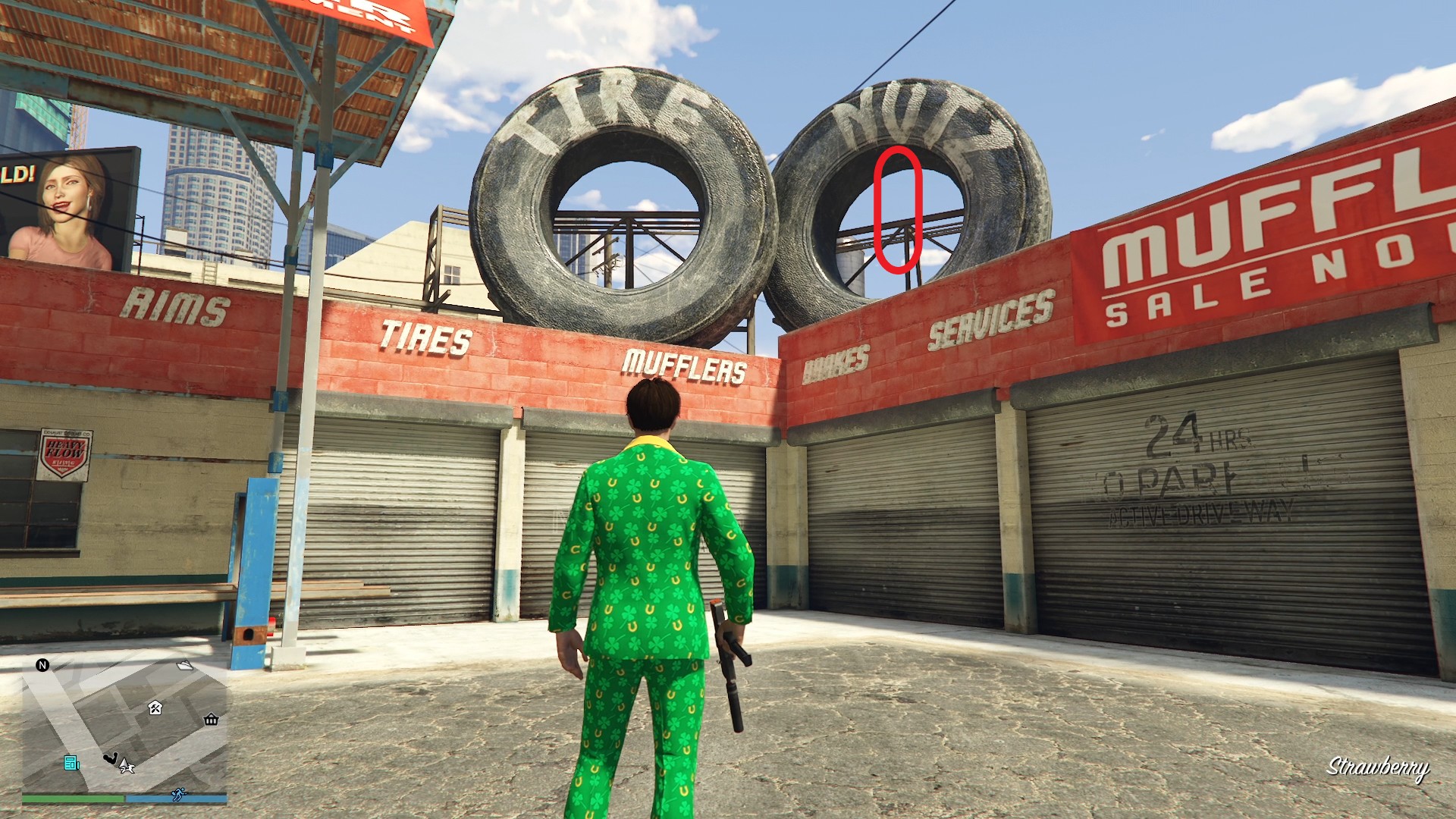Image resolution: width=1456 pixels, height=819 pixels.
Task: Click the white document icon at minimap top-right
Action: 184,665
